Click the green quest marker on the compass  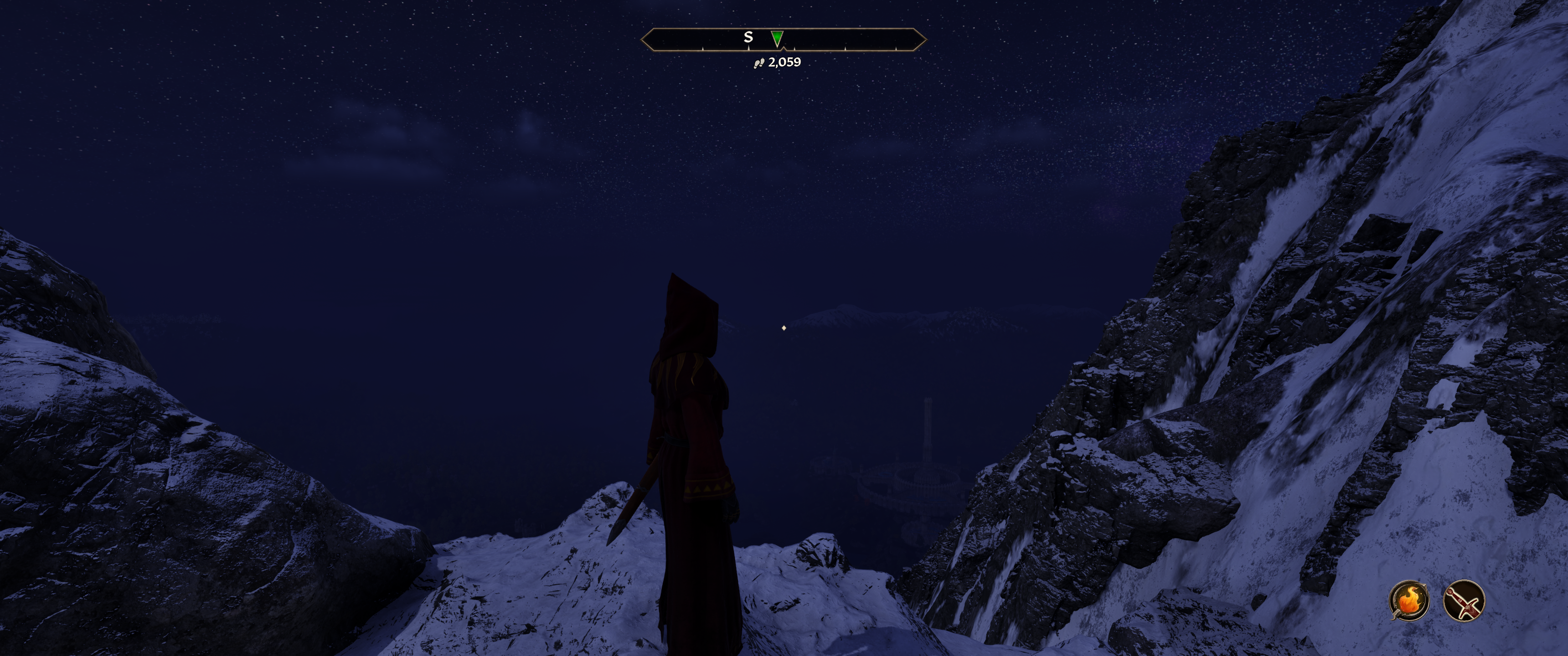[777, 38]
